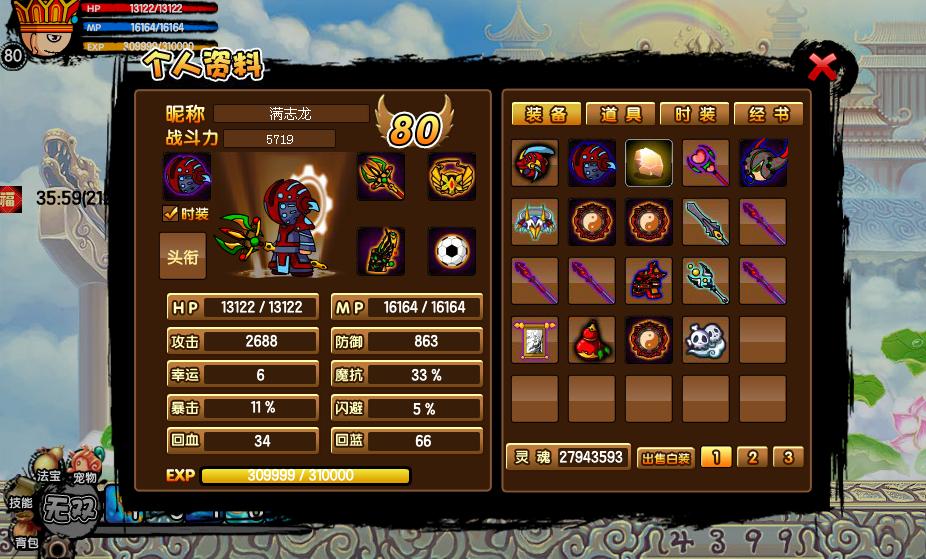
Task: Open the 法宝 treasure menu
Action: coord(49,477)
